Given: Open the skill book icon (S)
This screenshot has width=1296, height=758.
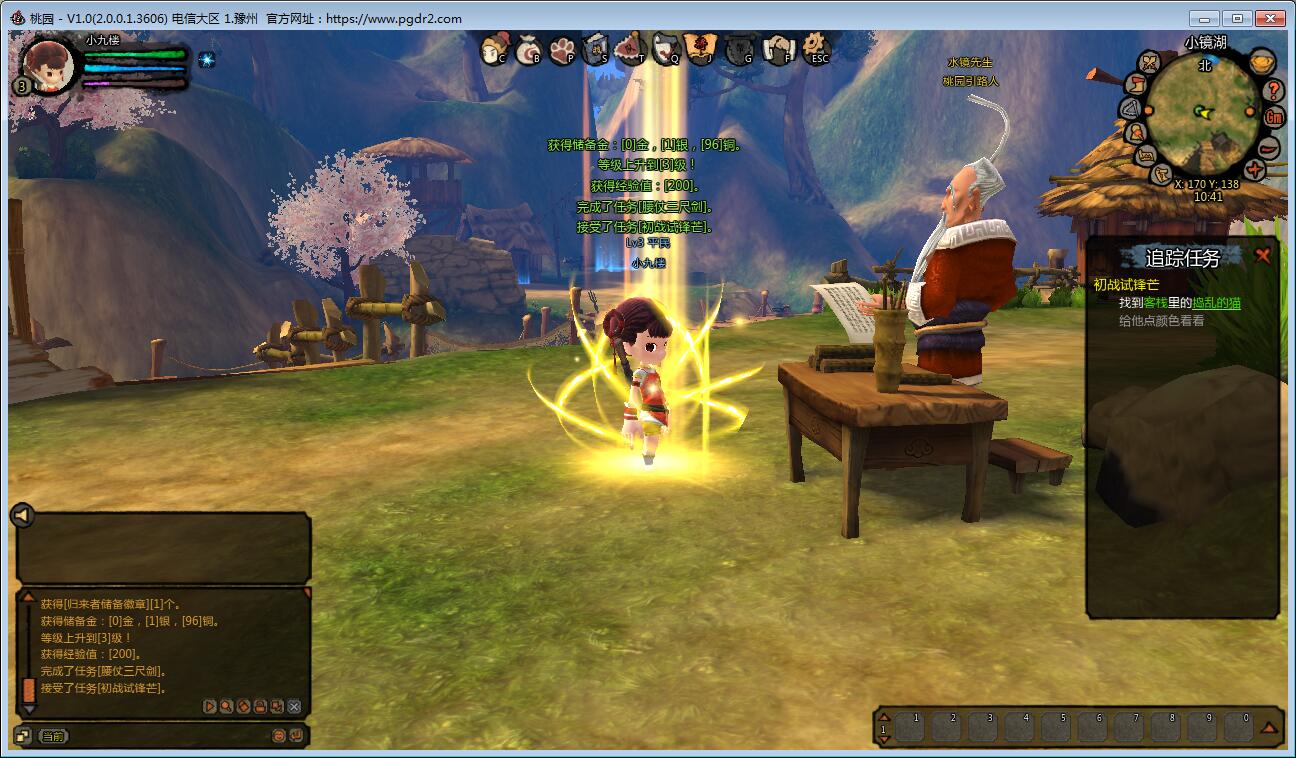Looking at the screenshot, I should (597, 48).
